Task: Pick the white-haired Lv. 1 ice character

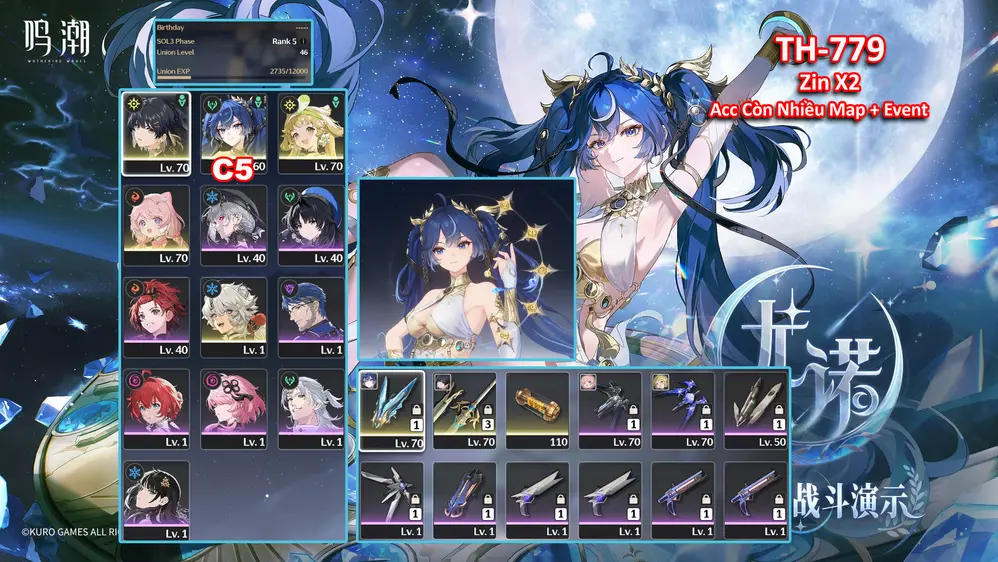Action: (x=234, y=317)
